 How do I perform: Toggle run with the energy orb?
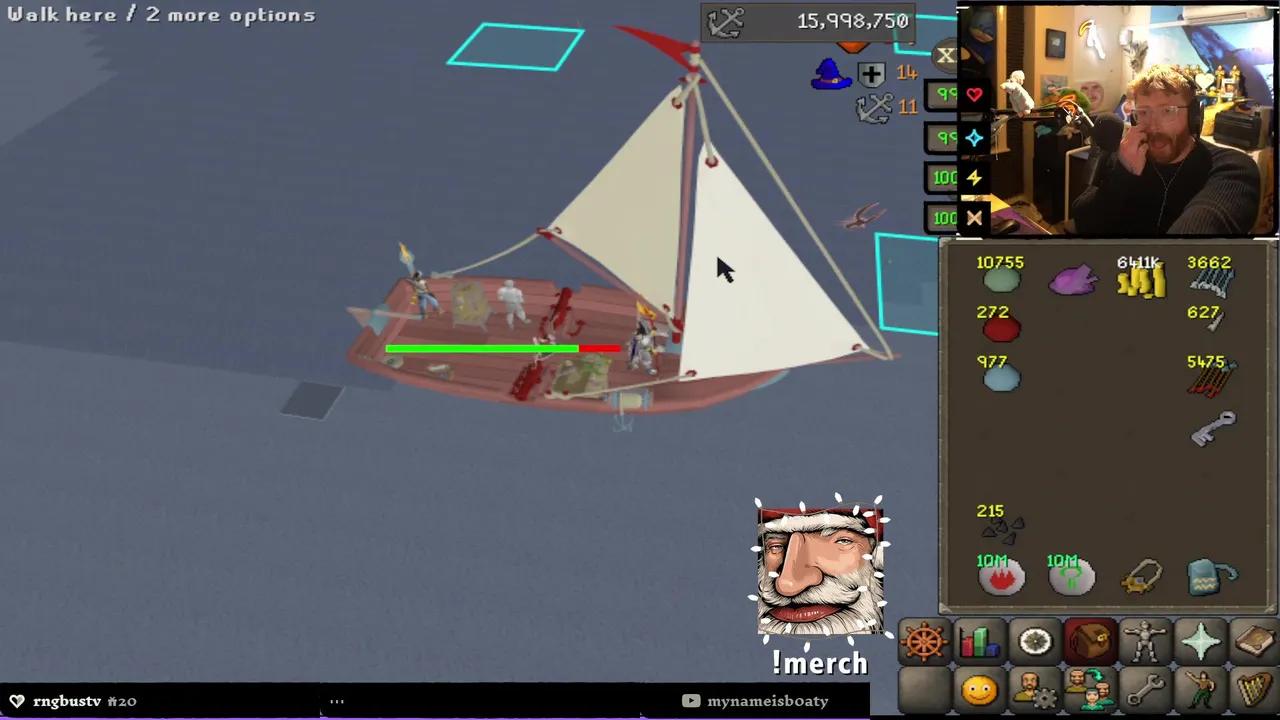pyautogui.click(x=975, y=178)
